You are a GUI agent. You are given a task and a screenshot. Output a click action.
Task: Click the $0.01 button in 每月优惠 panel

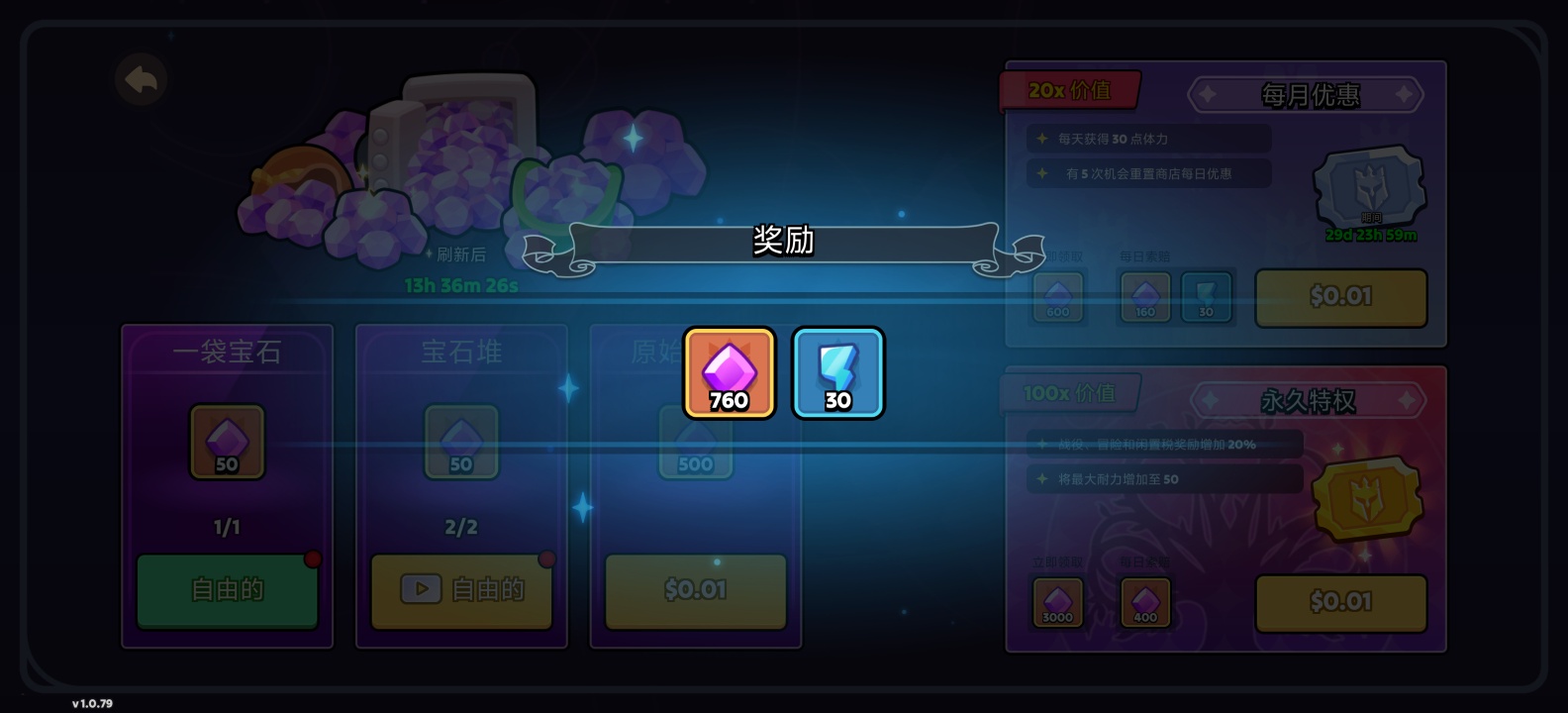(1341, 296)
